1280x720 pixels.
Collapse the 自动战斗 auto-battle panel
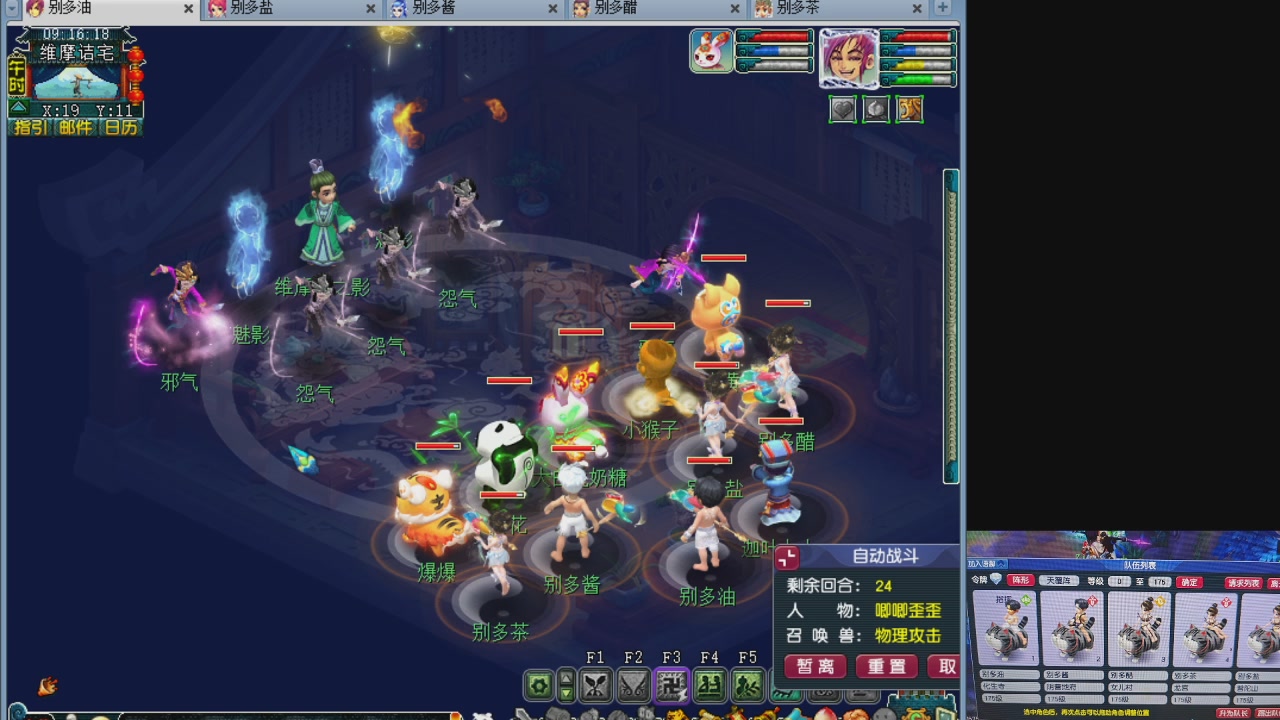[x=788, y=558]
